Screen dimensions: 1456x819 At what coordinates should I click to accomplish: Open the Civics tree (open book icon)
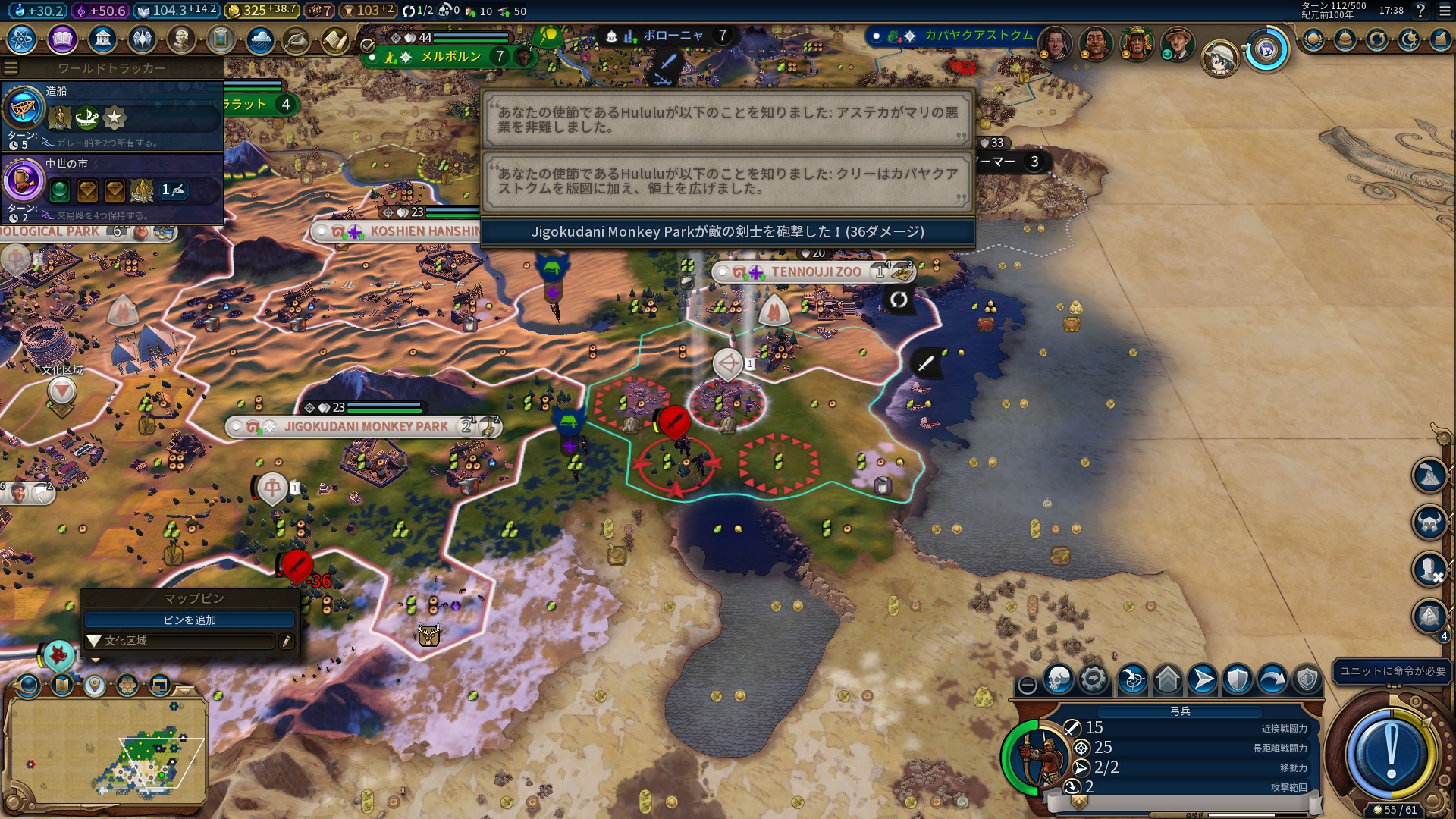62,39
